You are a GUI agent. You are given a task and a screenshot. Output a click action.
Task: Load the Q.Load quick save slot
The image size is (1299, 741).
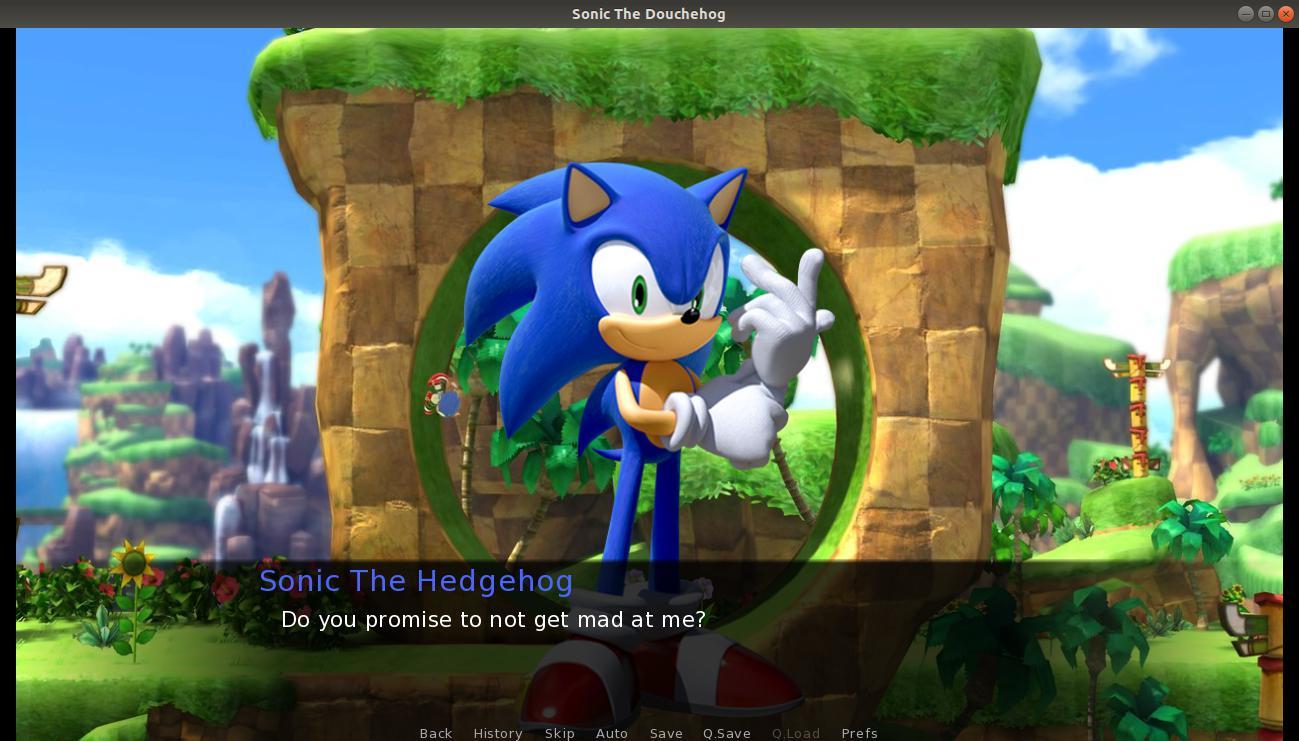[x=796, y=733]
